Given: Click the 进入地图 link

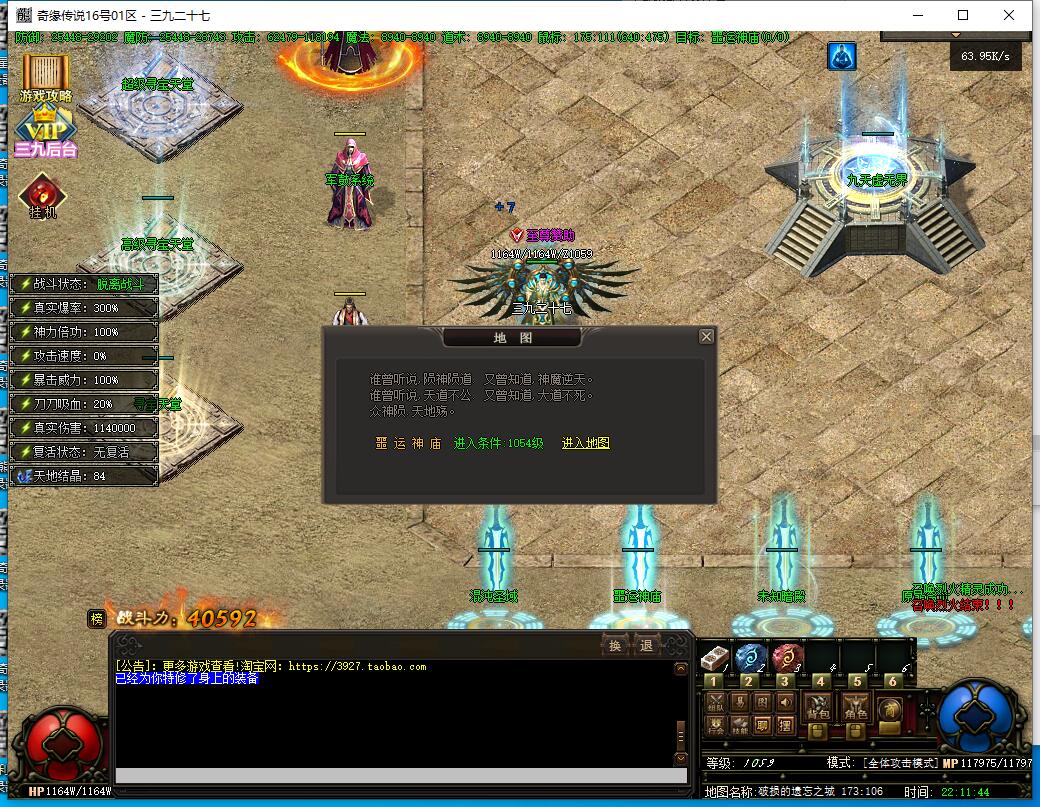Looking at the screenshot, I should pos(586,443).
